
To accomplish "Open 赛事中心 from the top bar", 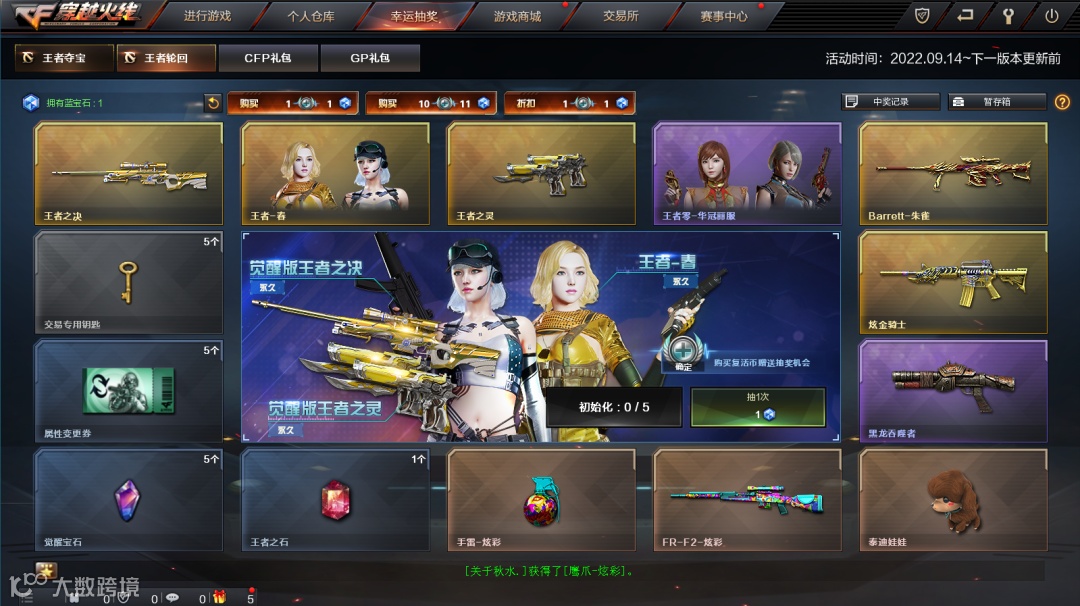I will [x=723, y=16].
